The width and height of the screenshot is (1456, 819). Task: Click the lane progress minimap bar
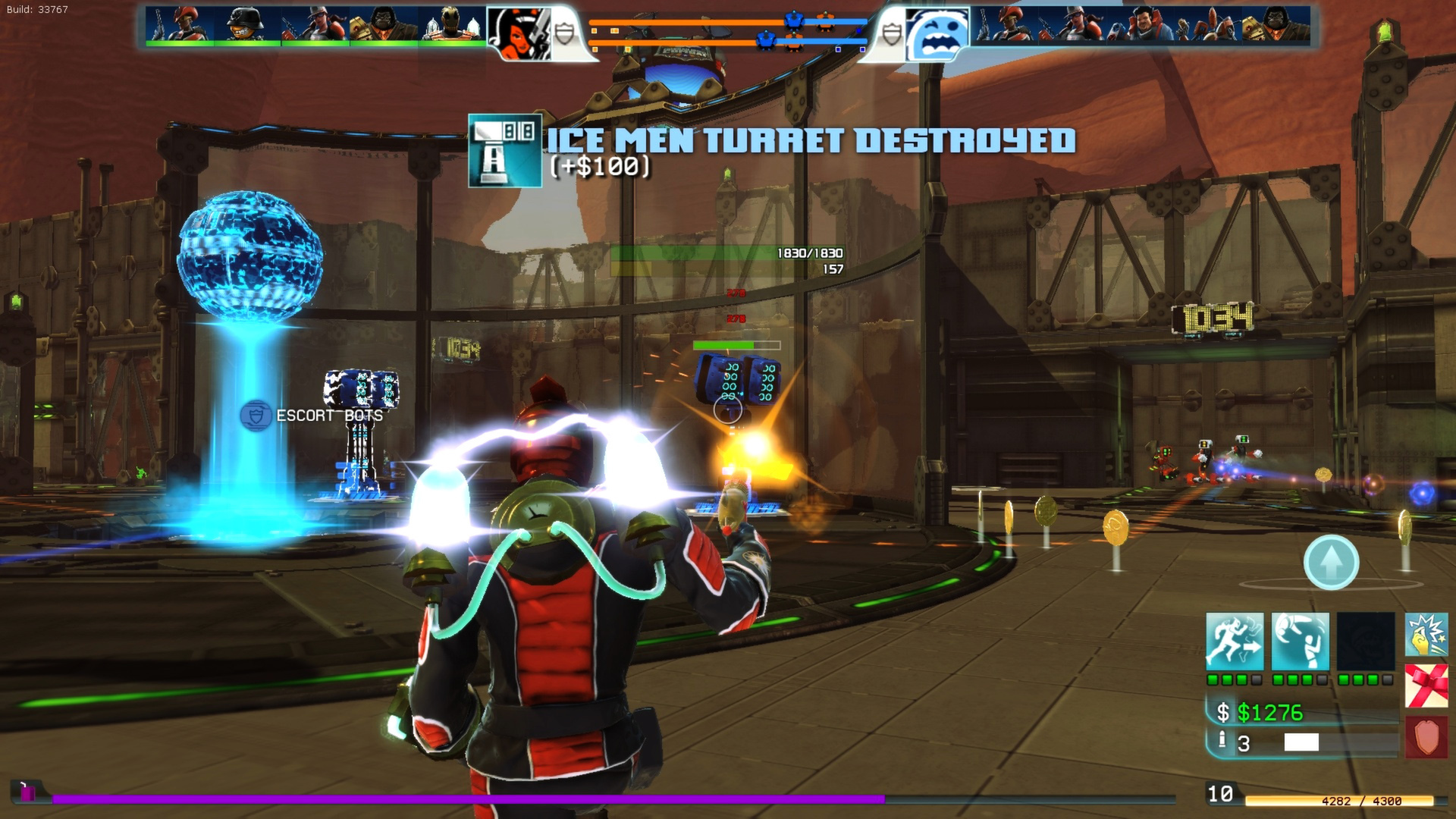click(728, 35)
